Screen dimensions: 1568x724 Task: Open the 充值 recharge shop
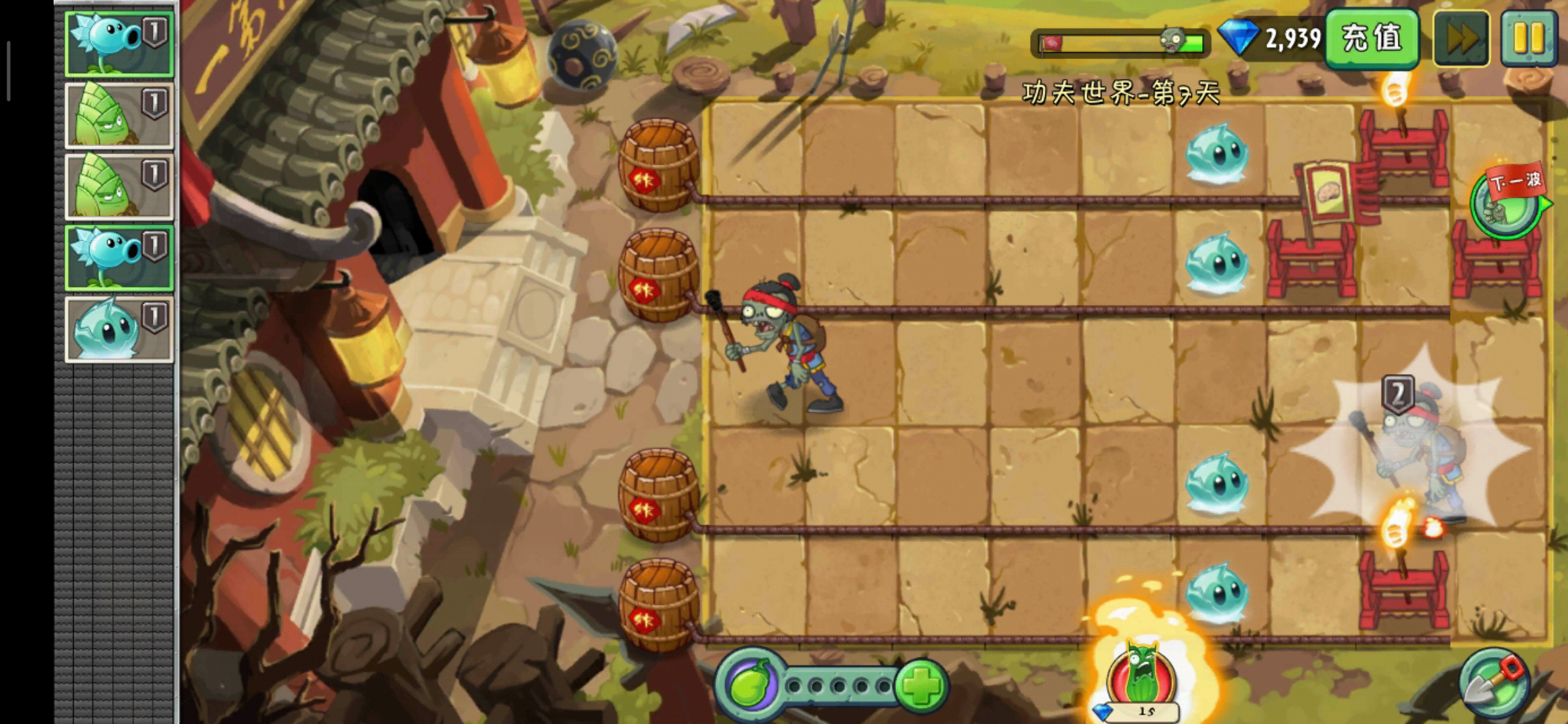tap(1372, 38)
